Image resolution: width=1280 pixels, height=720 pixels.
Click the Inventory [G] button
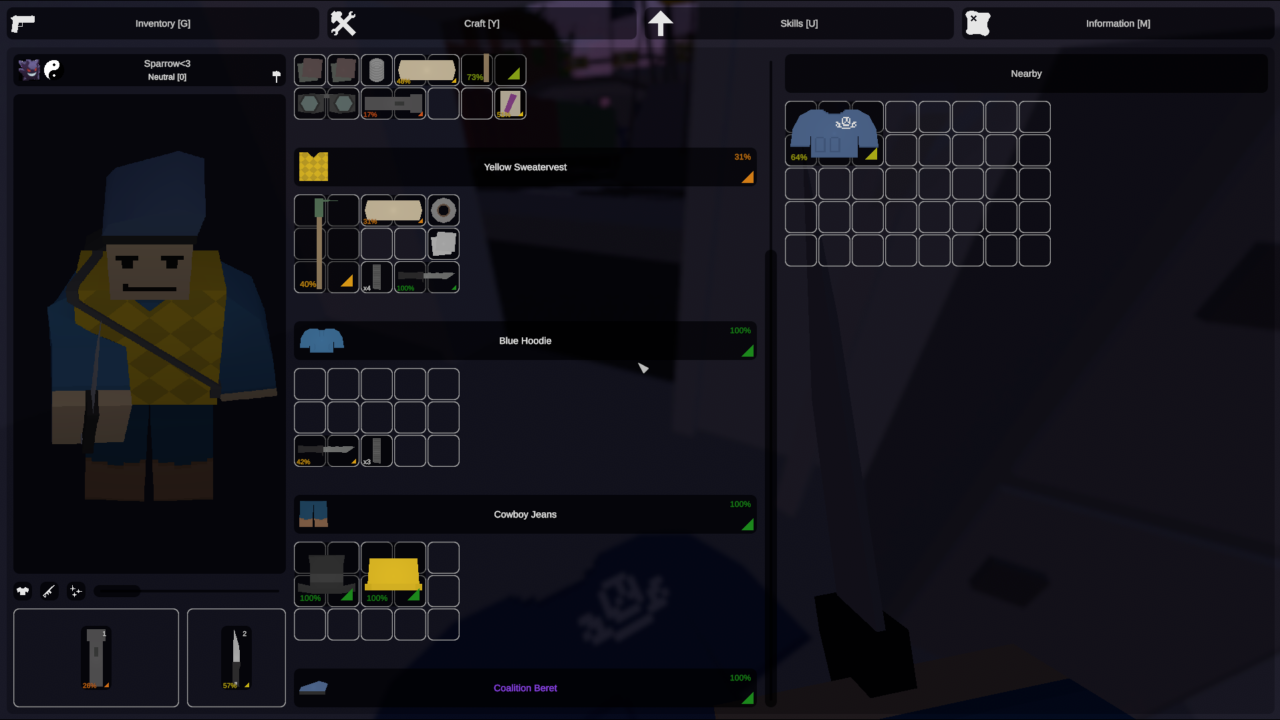163,23
